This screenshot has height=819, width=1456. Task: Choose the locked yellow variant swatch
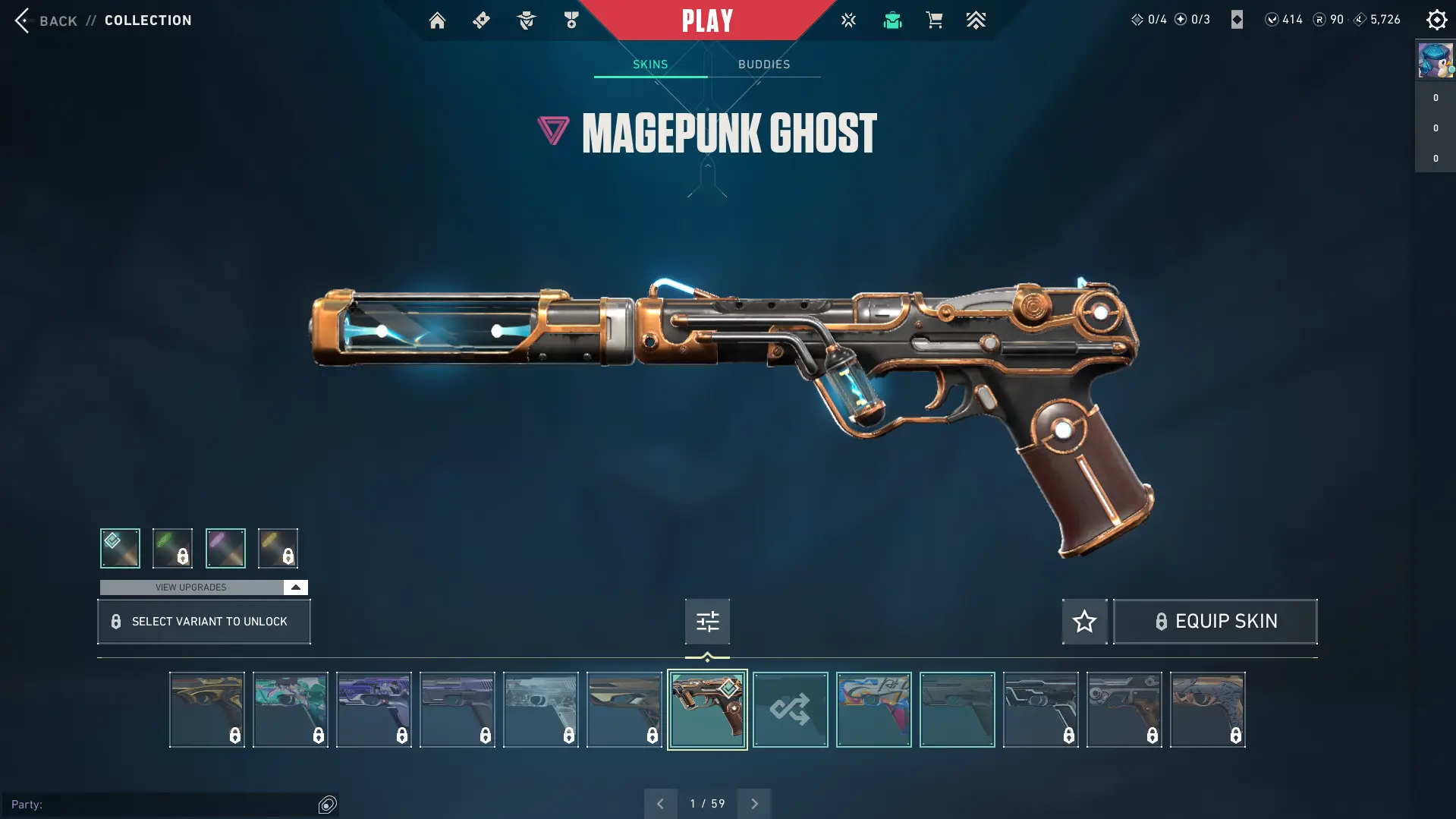(278, 548)
